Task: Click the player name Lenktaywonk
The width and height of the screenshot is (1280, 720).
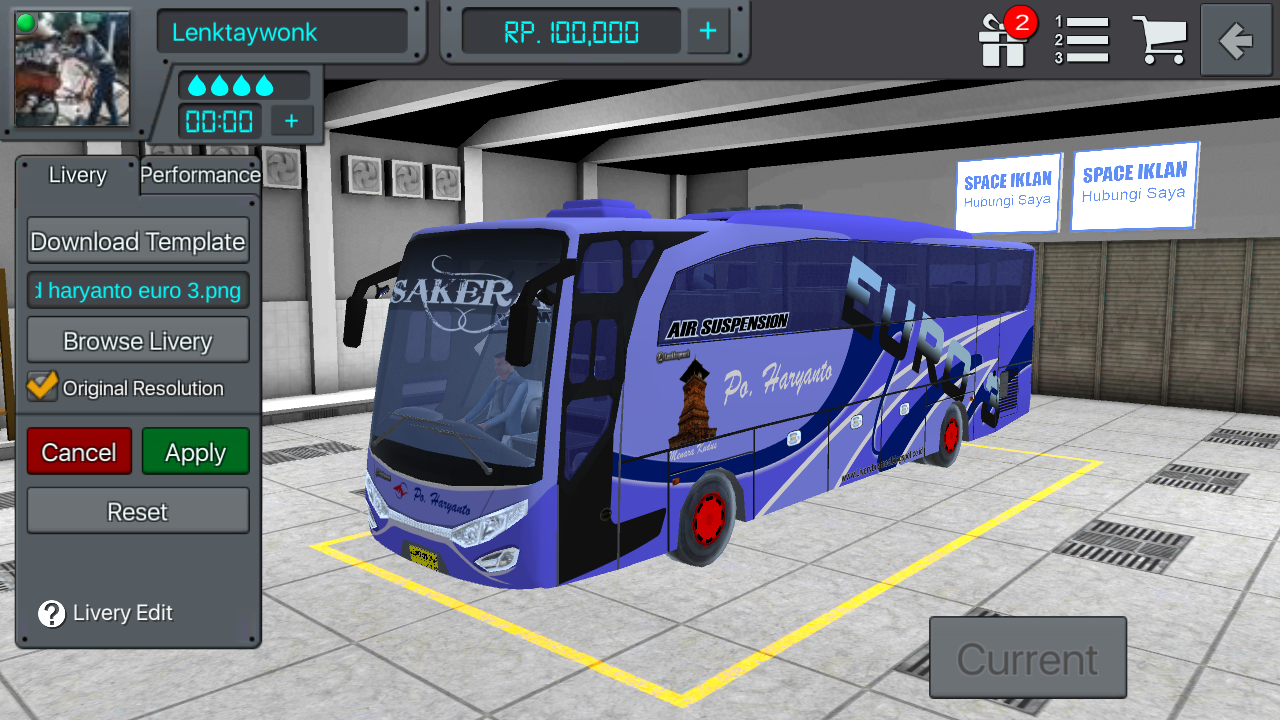Action: pyautogui.click(x=283, y=31)
